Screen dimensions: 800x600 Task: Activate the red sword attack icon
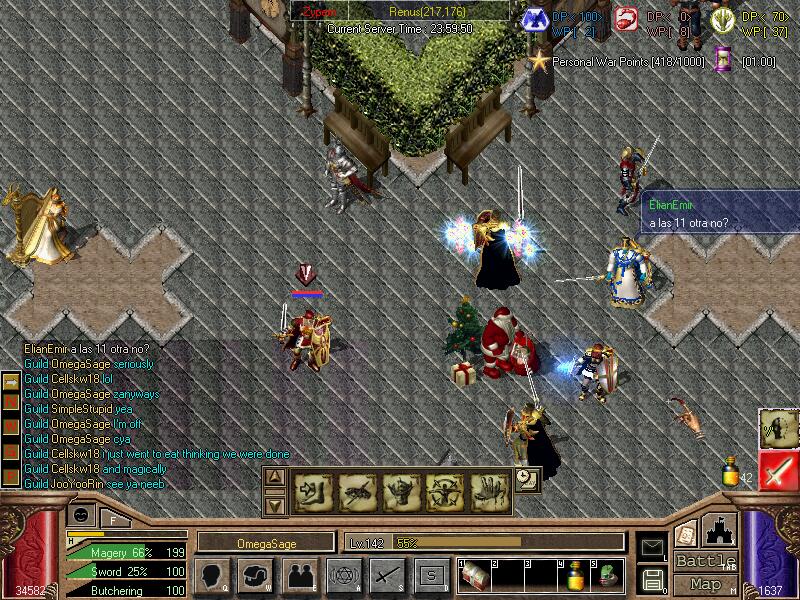(x=777, y=470)
